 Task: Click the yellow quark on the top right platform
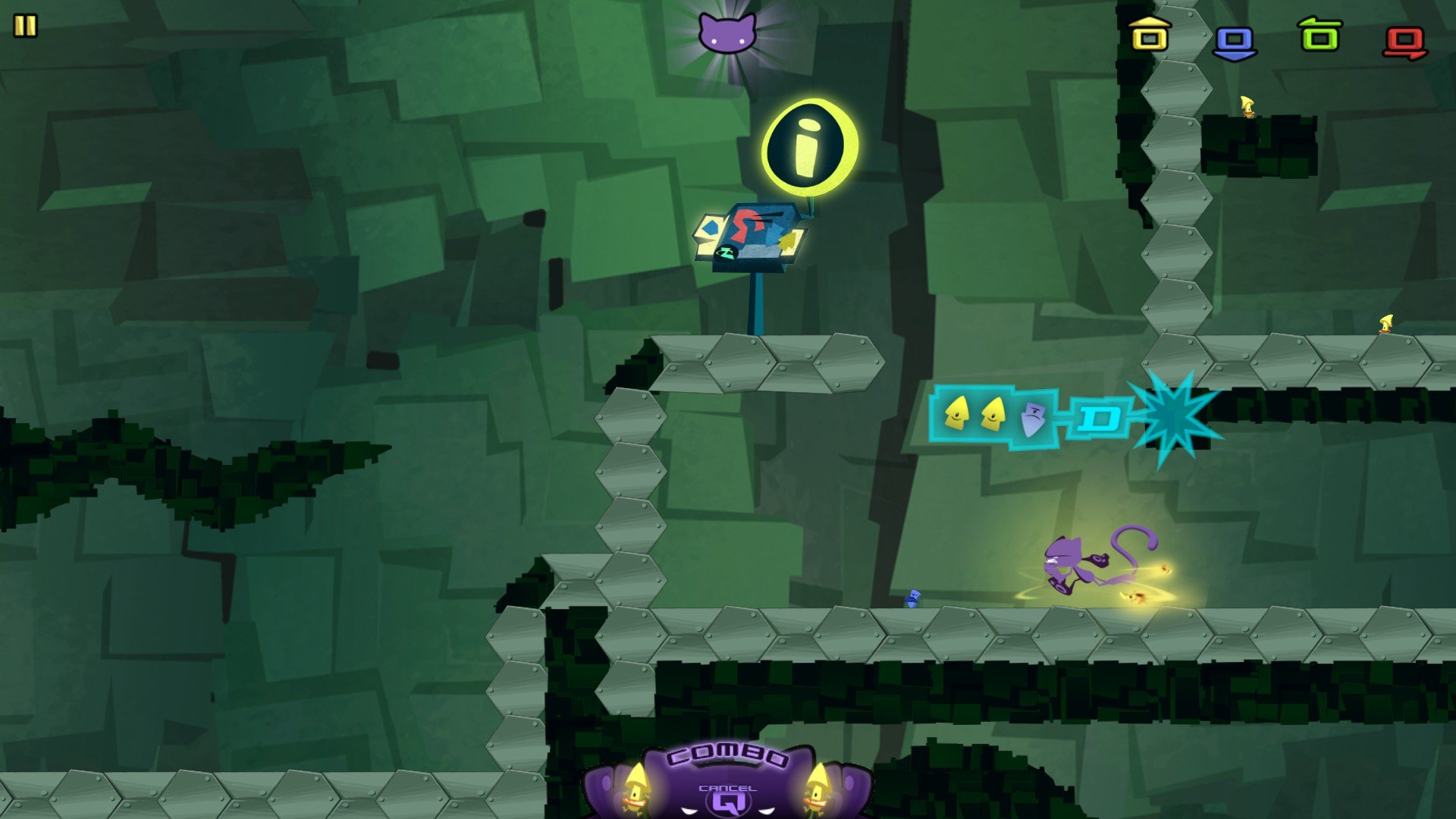pos(1246,106)
